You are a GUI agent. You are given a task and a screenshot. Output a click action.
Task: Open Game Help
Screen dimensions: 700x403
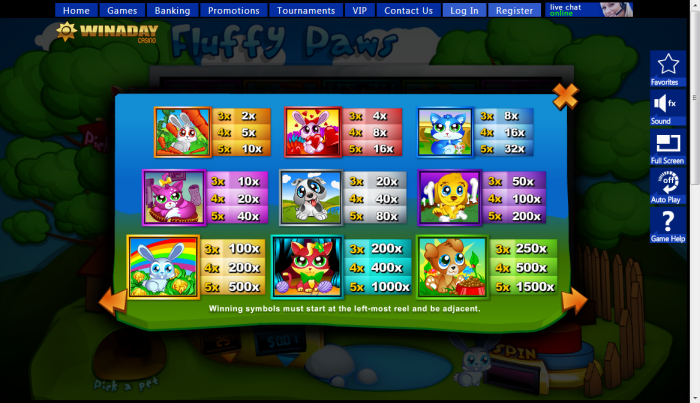point(667,226)
